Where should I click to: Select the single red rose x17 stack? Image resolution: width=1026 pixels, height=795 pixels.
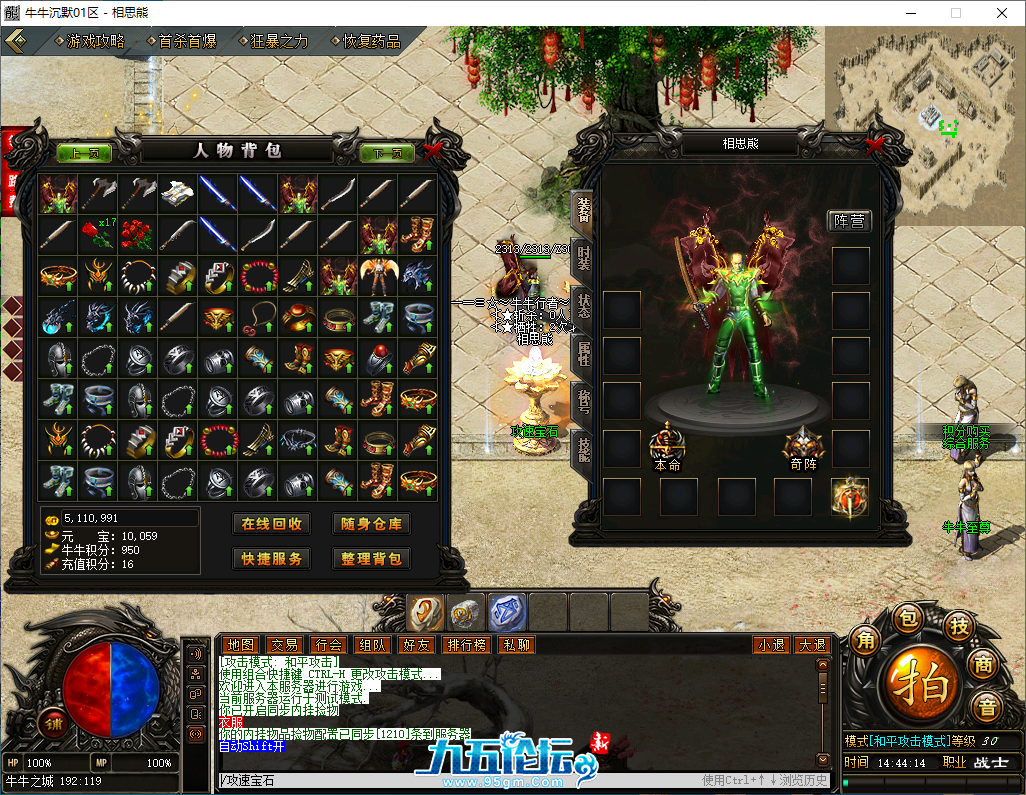(x=99, y=235)
